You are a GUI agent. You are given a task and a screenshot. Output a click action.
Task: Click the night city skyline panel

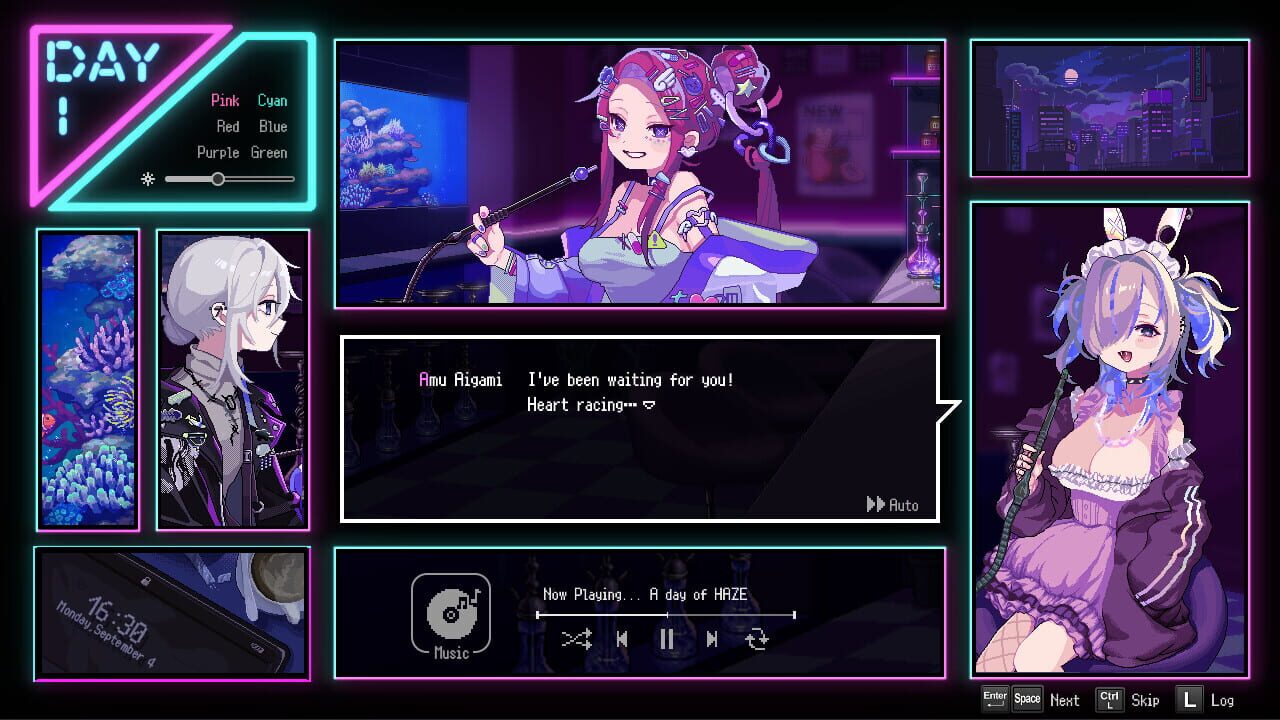1110,108
